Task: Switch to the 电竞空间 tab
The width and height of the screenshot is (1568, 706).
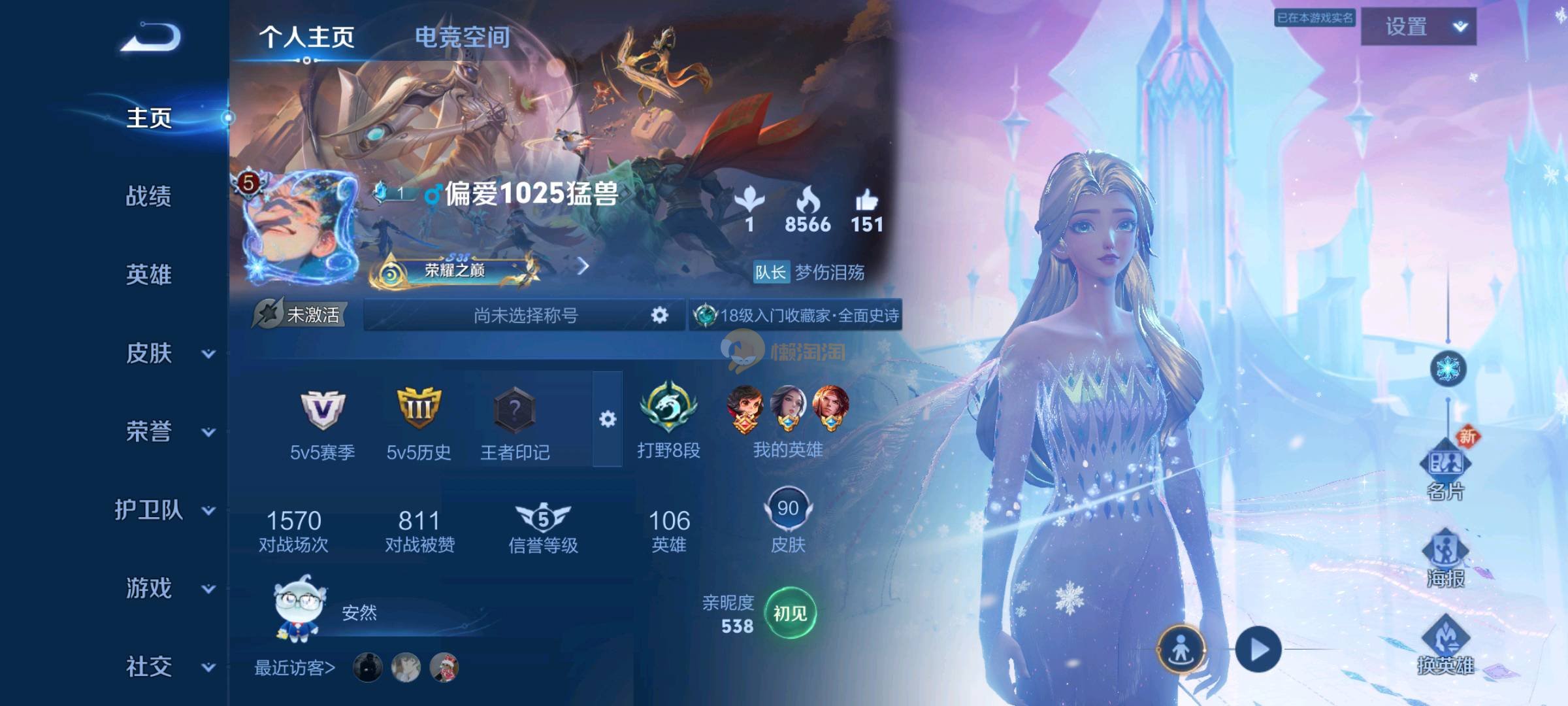Action: point(462,37)
